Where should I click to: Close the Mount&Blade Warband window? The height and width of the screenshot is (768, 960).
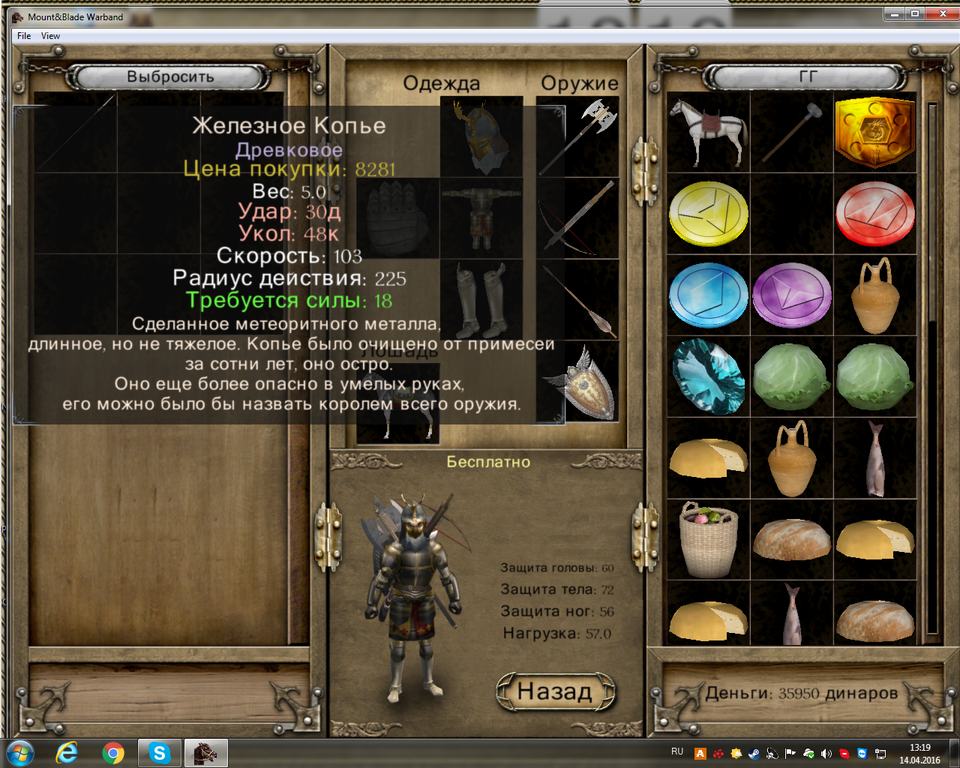pyautogui.click(x=938, y=15)
